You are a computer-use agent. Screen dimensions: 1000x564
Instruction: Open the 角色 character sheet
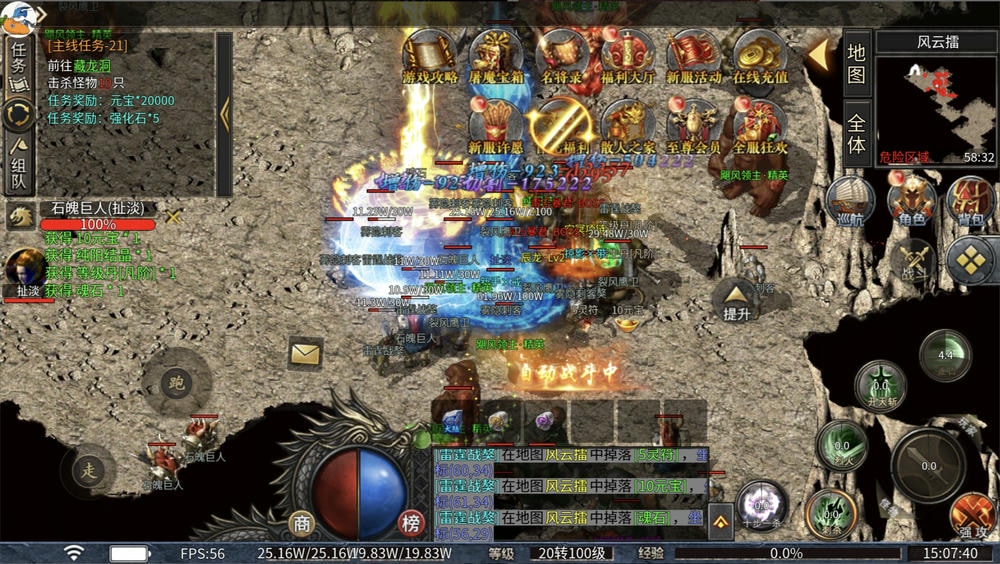click(x=911, y=198)
